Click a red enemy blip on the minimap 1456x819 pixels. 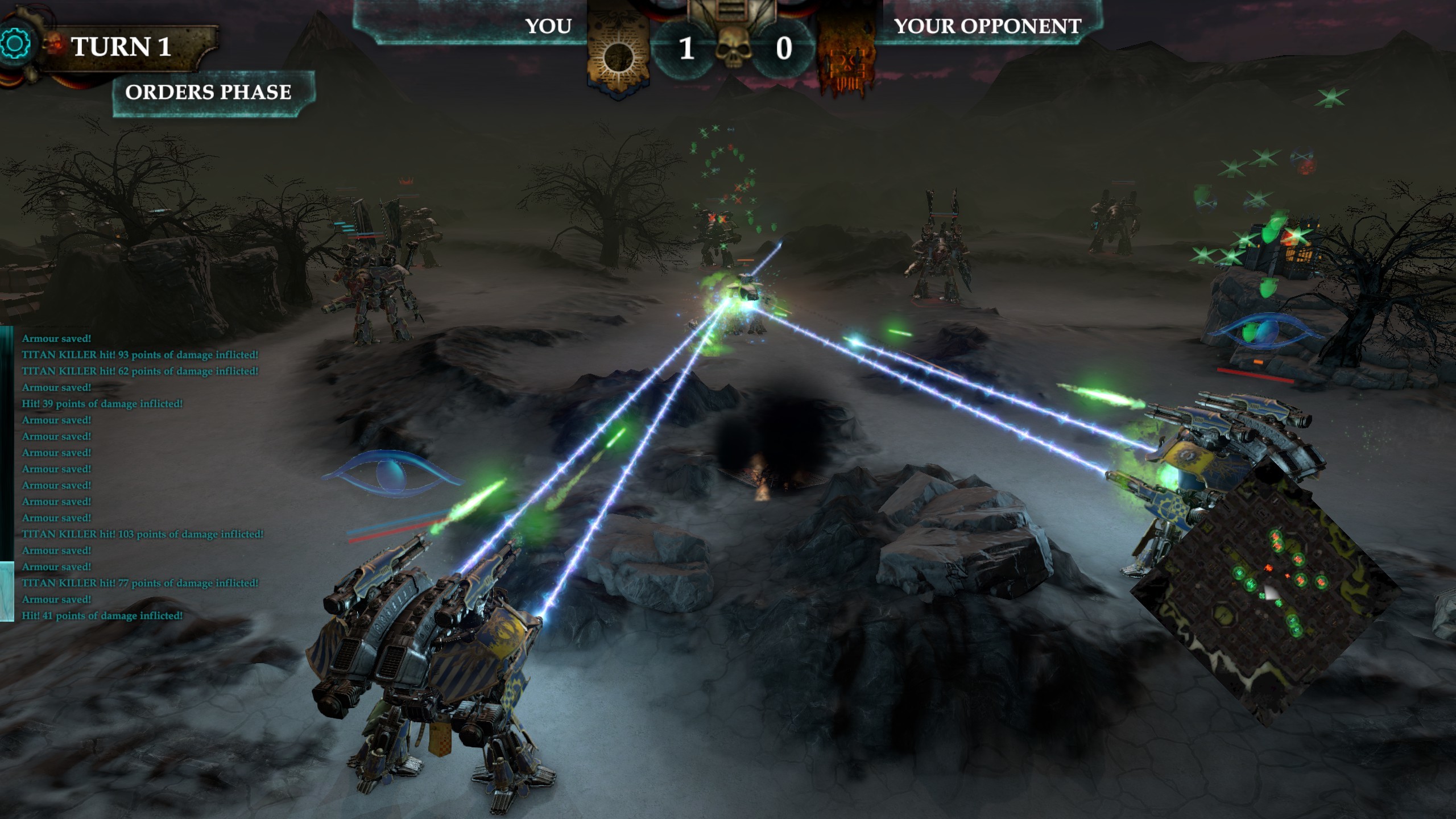click(x=1269, y=568)
